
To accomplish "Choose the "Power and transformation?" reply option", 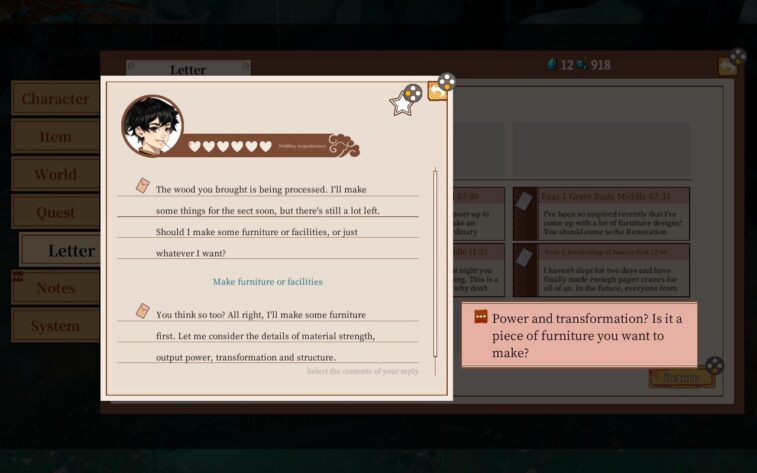I will coord(579,335).
